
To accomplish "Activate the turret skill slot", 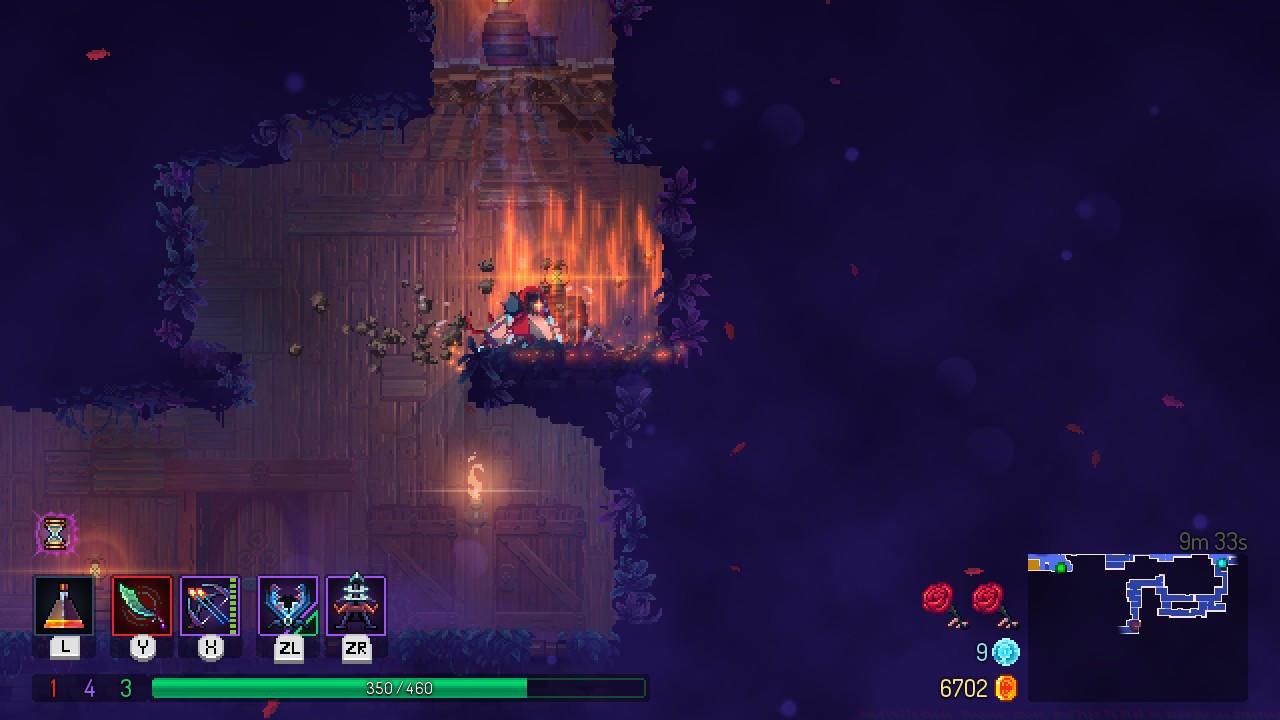I will click(356, 606).
